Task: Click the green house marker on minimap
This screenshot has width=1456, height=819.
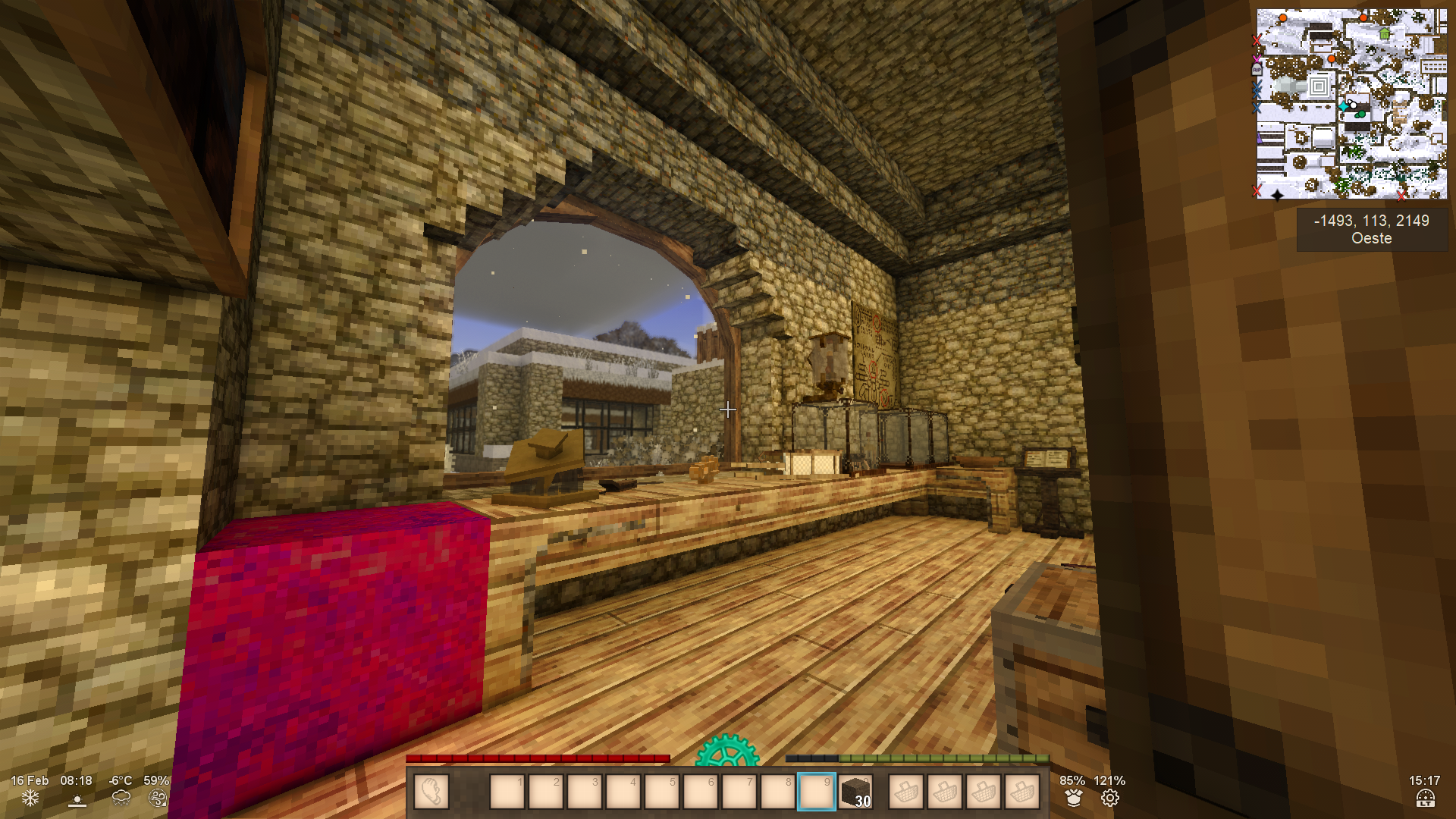Action: coord(1385,33)
